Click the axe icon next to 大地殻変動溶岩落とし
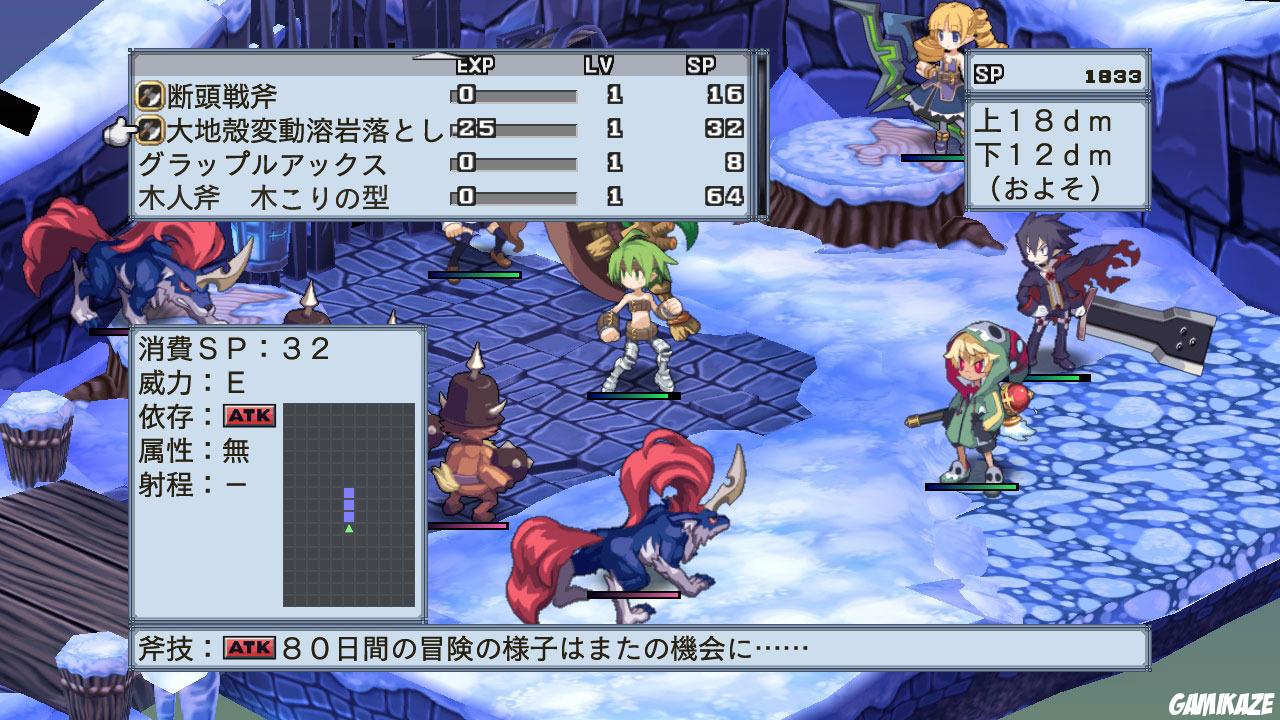The height and width of the screenshot is (720, 1280). [x=152, y=128]
